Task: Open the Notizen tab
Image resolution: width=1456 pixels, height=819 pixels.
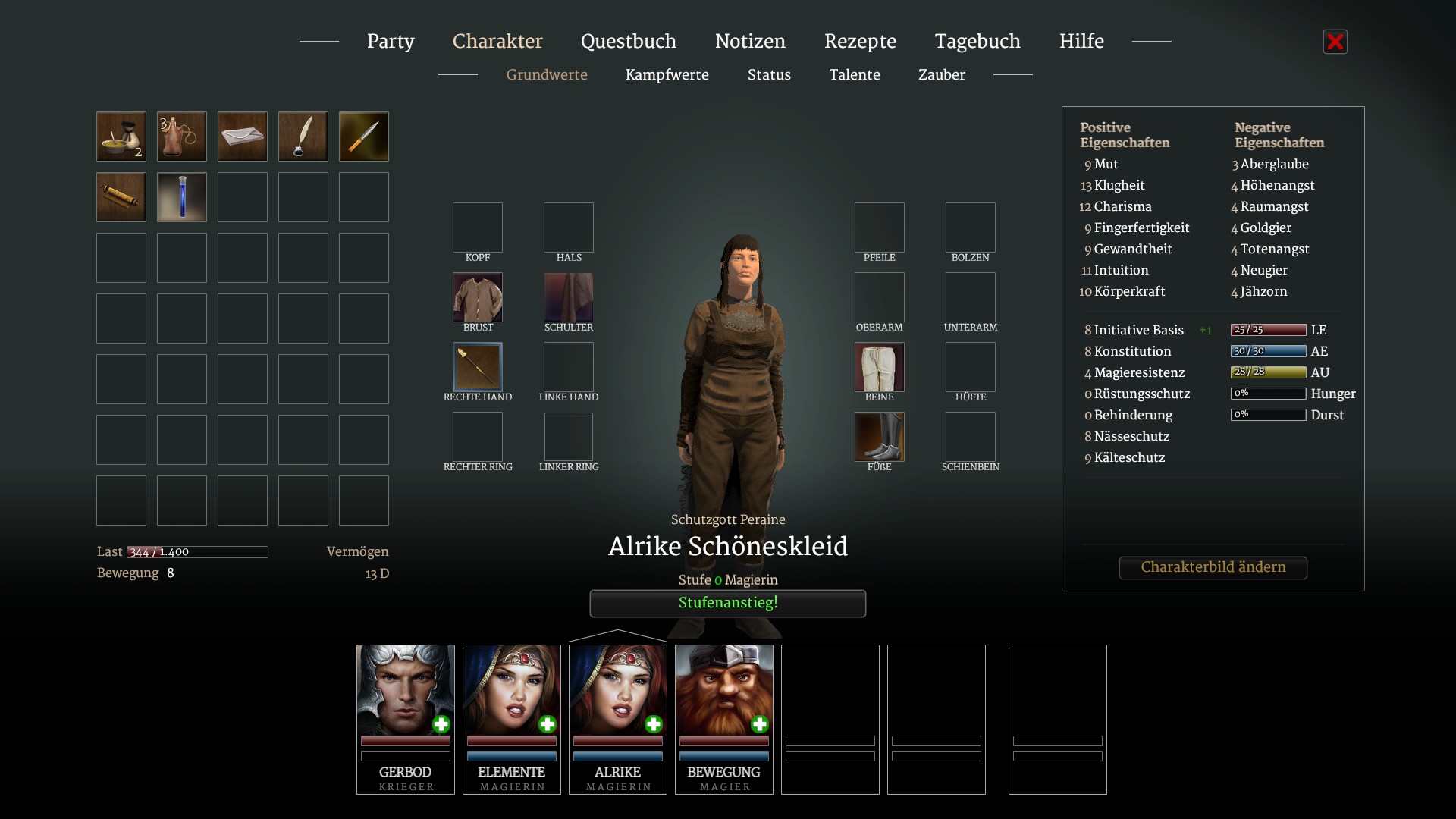Action: (750, 42)
